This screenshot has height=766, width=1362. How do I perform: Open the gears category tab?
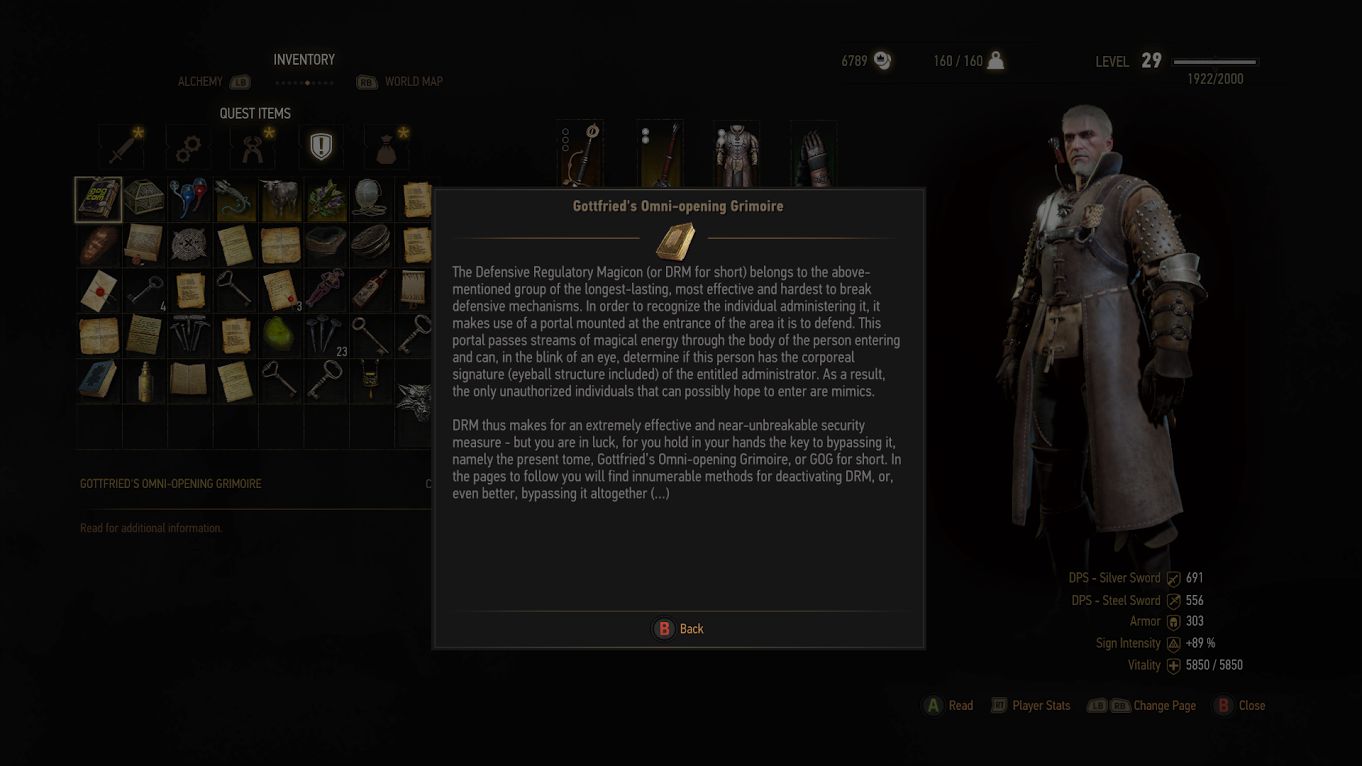[187, 148]
